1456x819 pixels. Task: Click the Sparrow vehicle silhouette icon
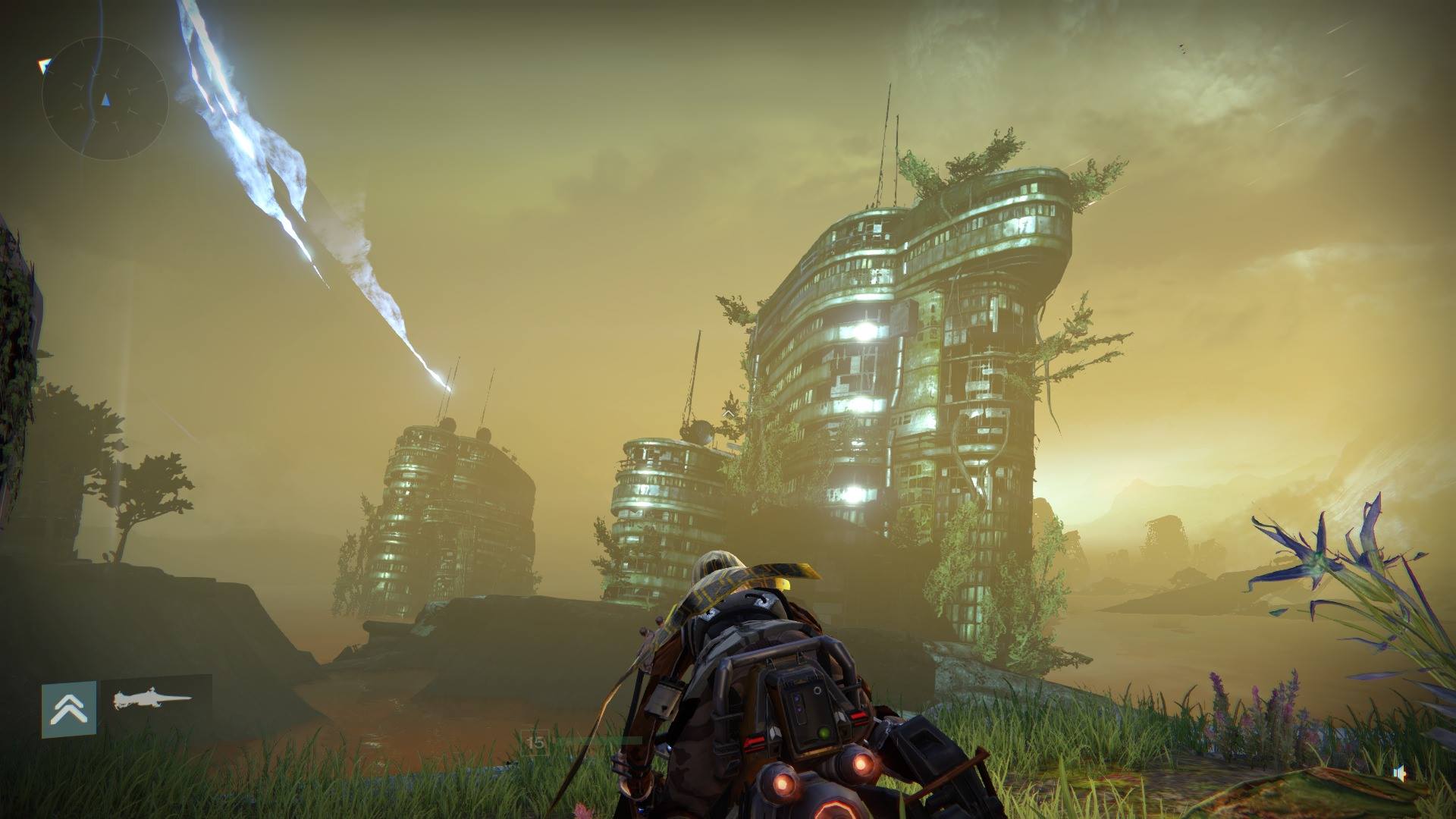tap(152, 700)
